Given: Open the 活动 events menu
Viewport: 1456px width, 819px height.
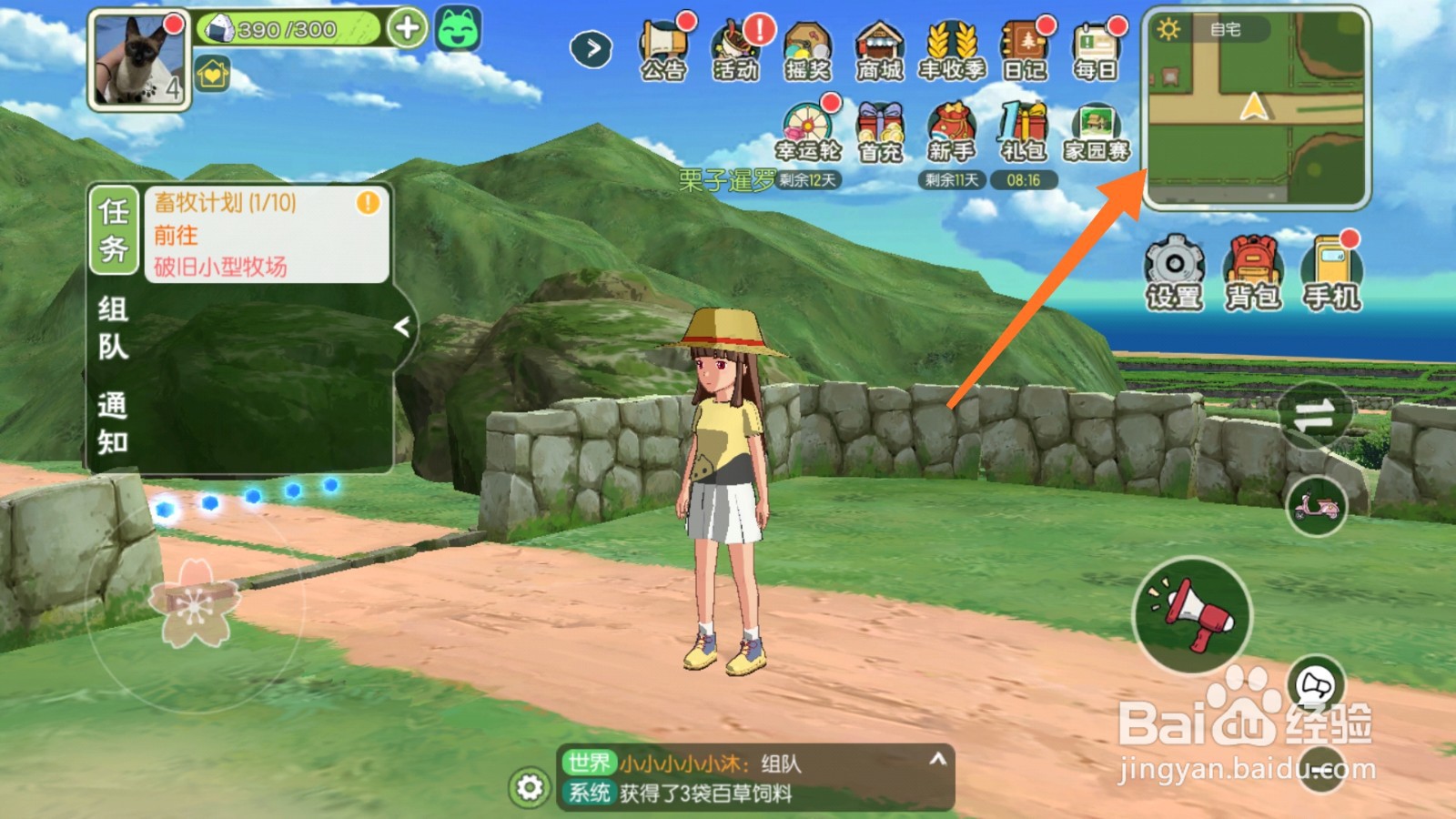Looking at the screenshot, I should point(735,50).
